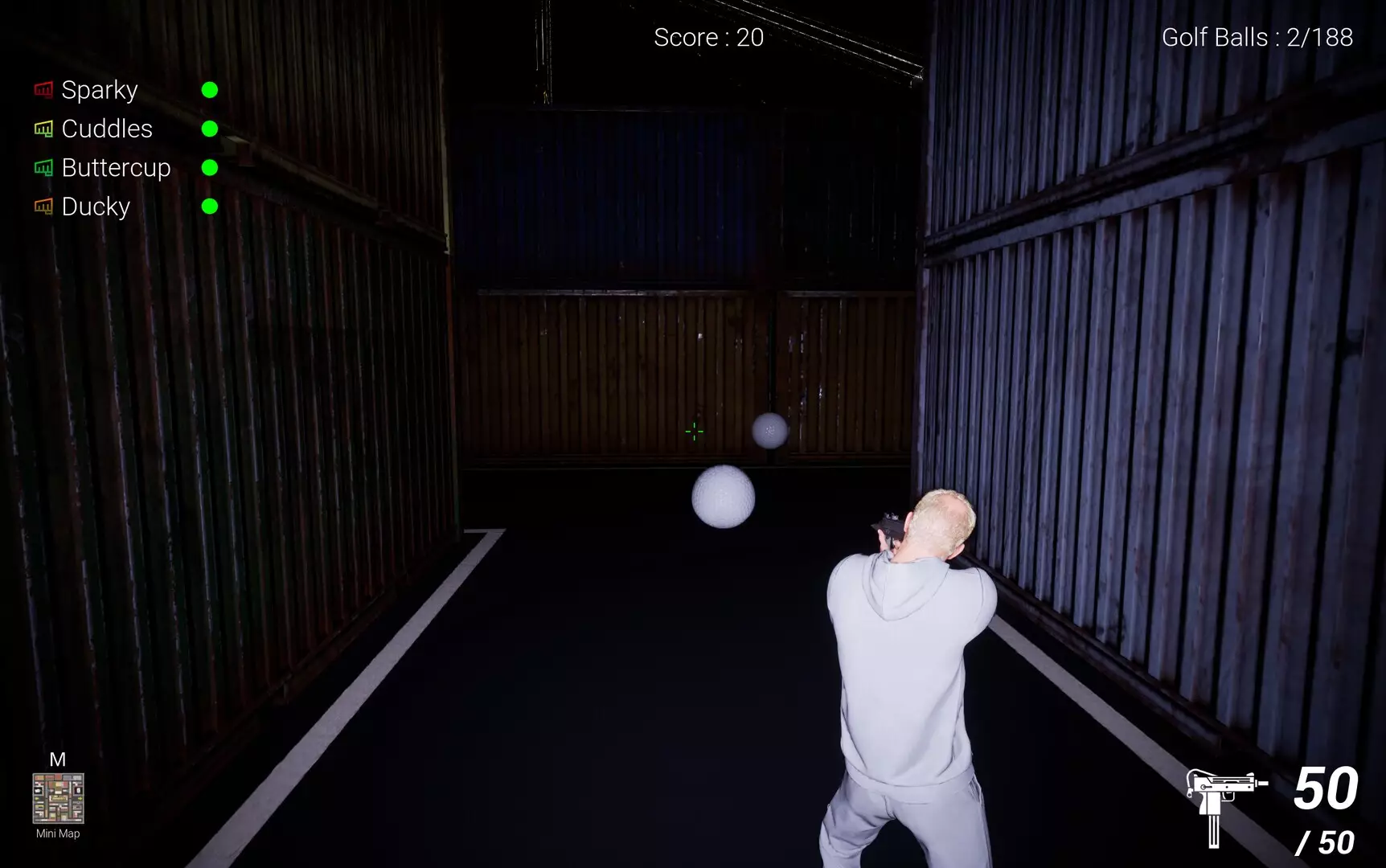Click the large golf ball in the alley
The image size is (1386, 868).
721,497
